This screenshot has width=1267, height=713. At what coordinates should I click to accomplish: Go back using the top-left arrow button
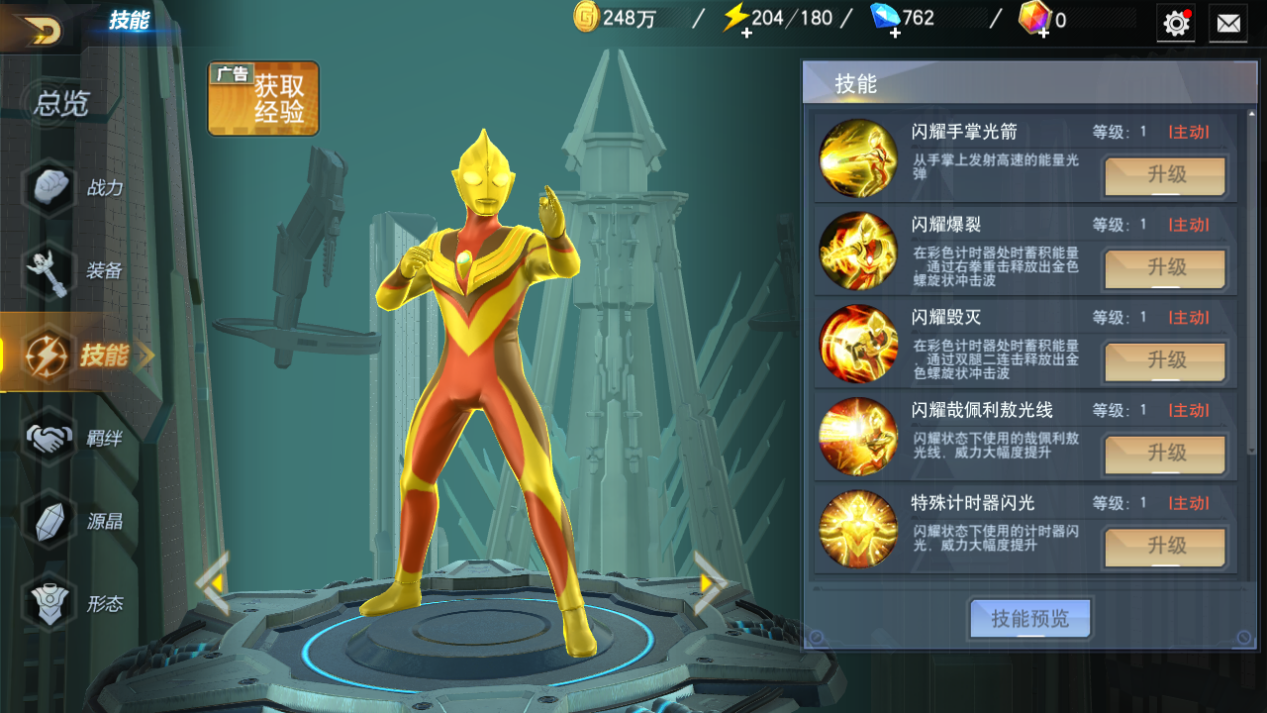[x=40, y=29]
